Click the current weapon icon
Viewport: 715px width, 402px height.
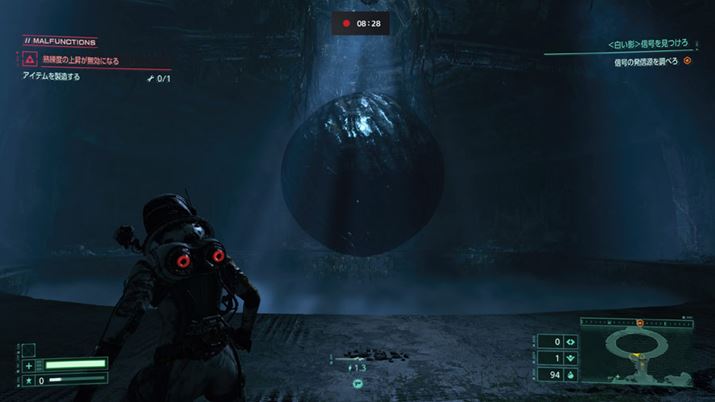point(356,382)
